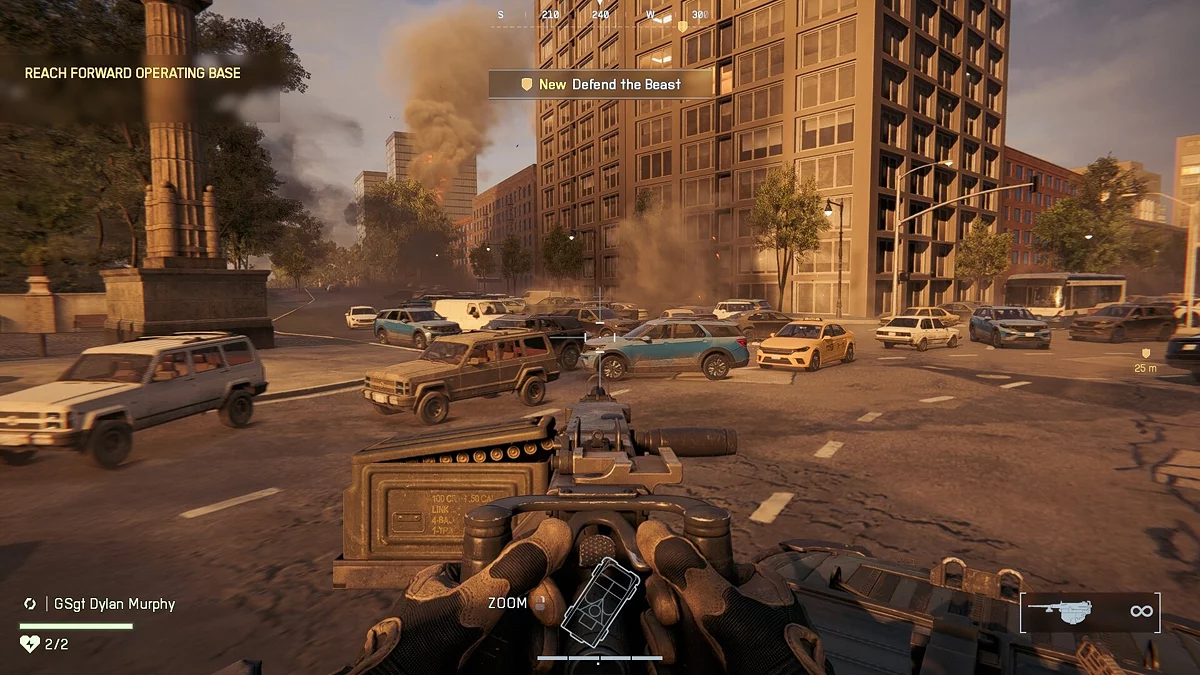This screenshot has width=1200, height=675.
Task: Select the 25 m objective waypoint marker
Action: click(1146, 354)
